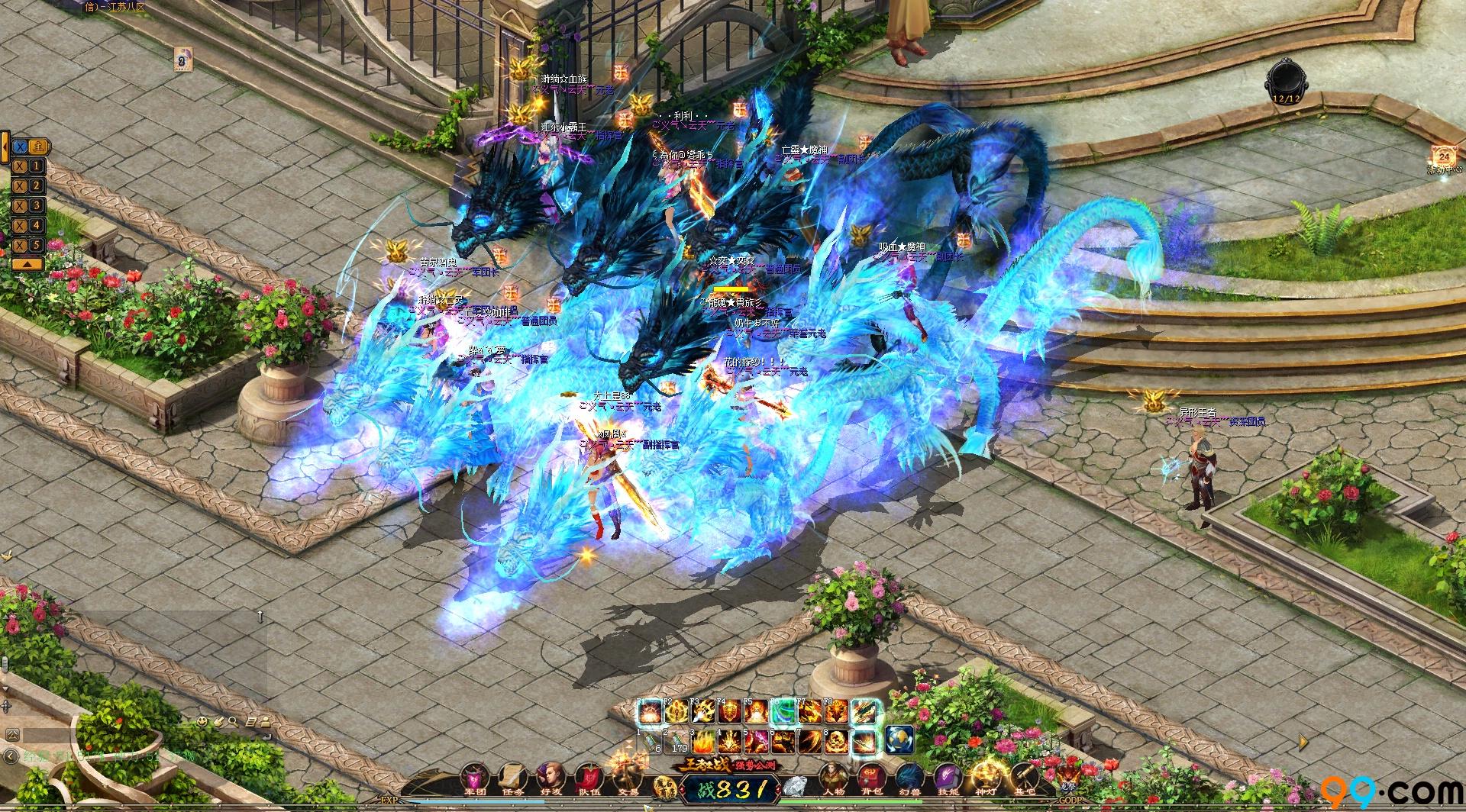Open the 队伍 team panel

tap(587, 779)
